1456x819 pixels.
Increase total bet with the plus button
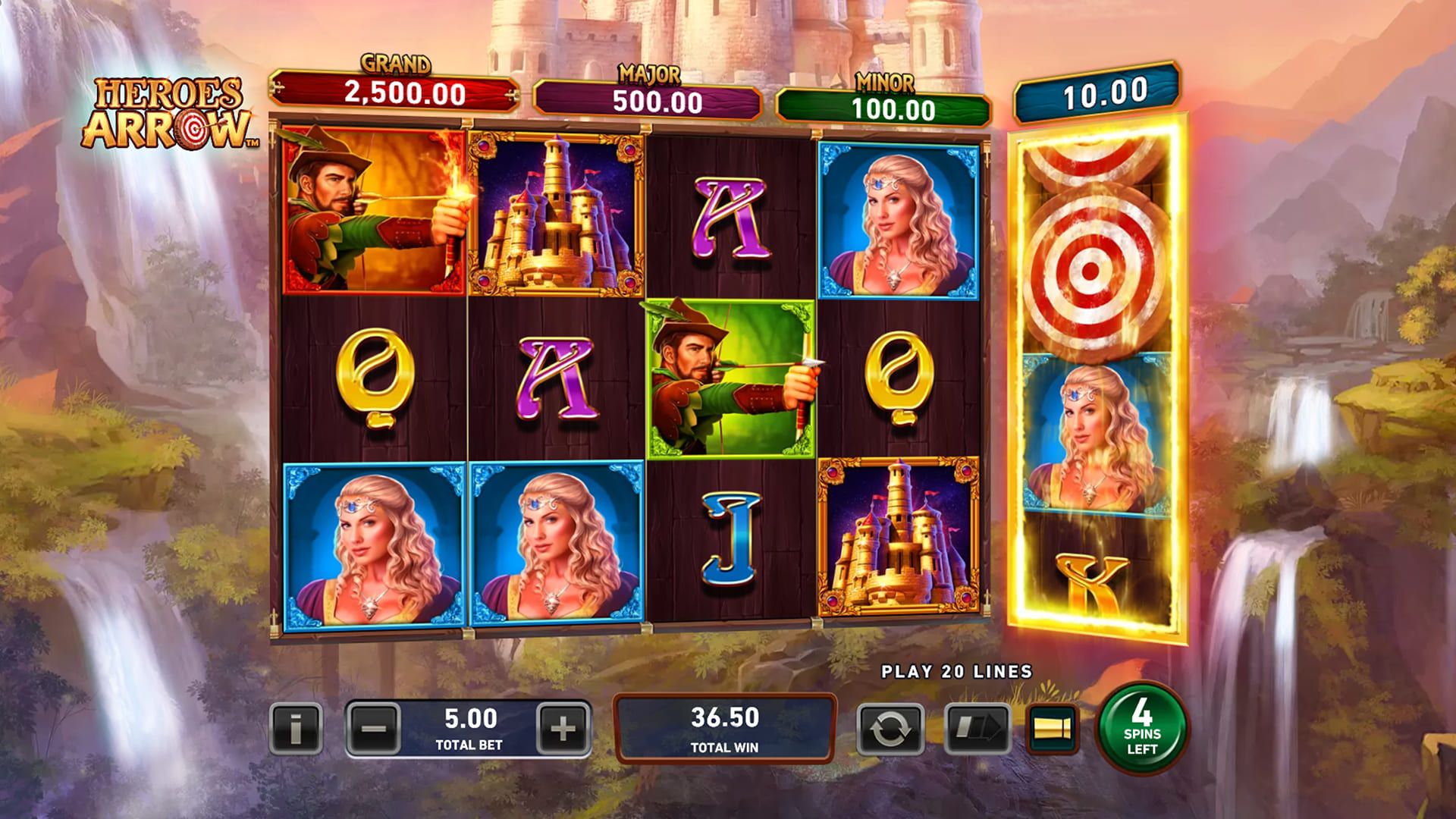(x=562, y=729)
